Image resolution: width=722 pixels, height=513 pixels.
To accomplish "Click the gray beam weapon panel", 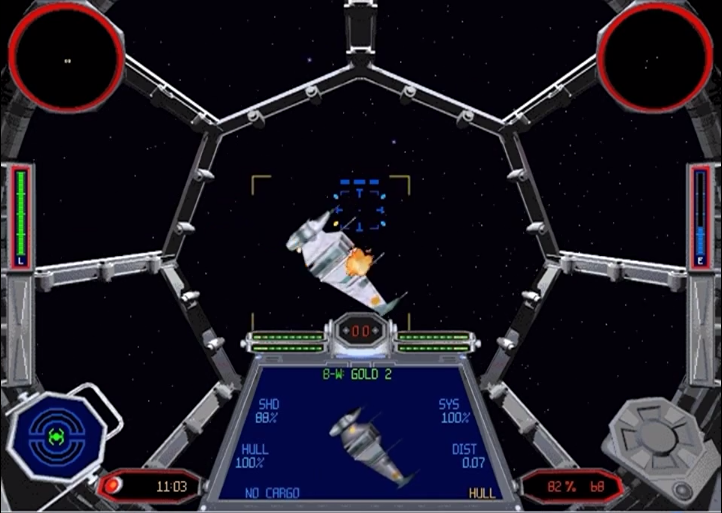I will [659, 435].
